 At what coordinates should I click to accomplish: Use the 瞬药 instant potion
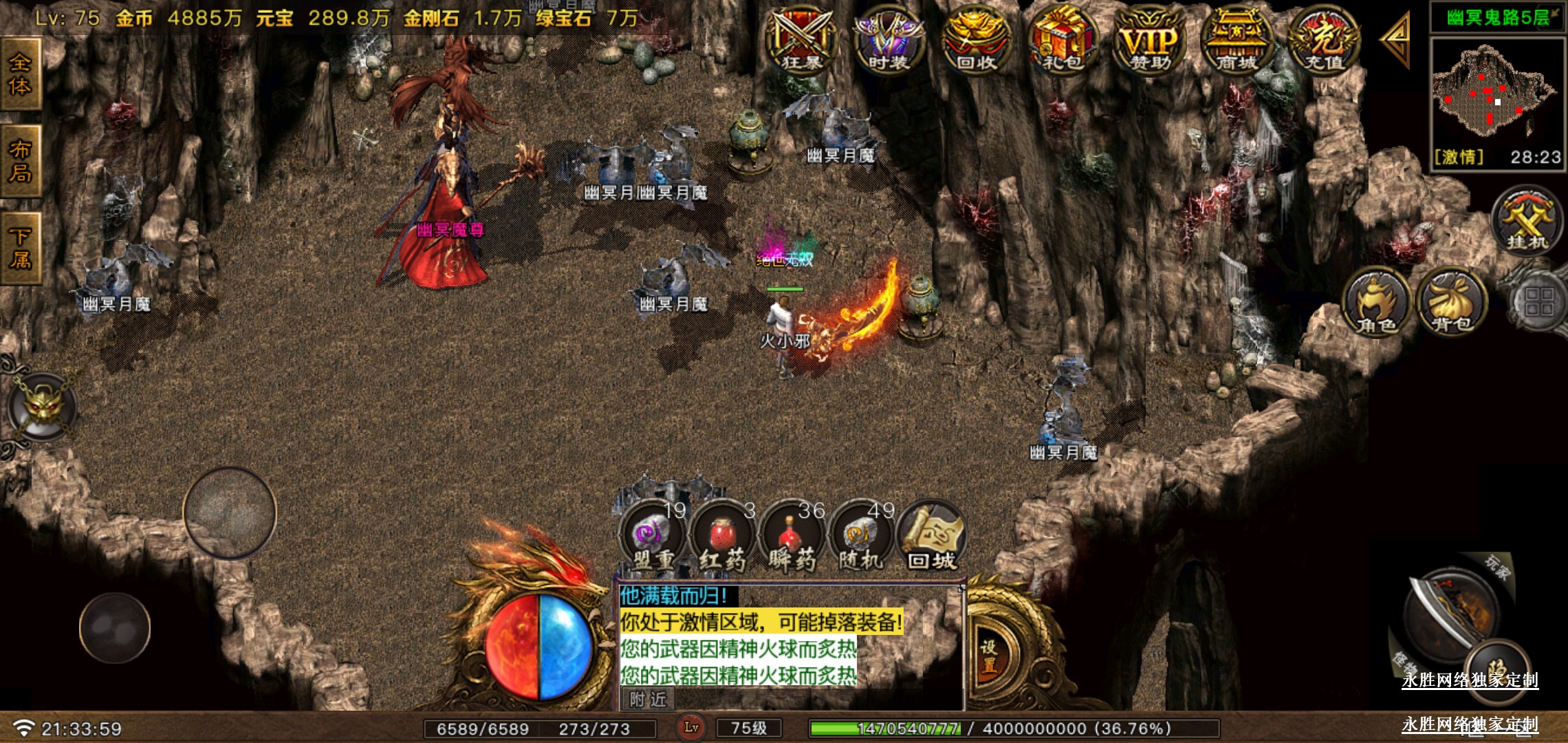tap(792, 538)
